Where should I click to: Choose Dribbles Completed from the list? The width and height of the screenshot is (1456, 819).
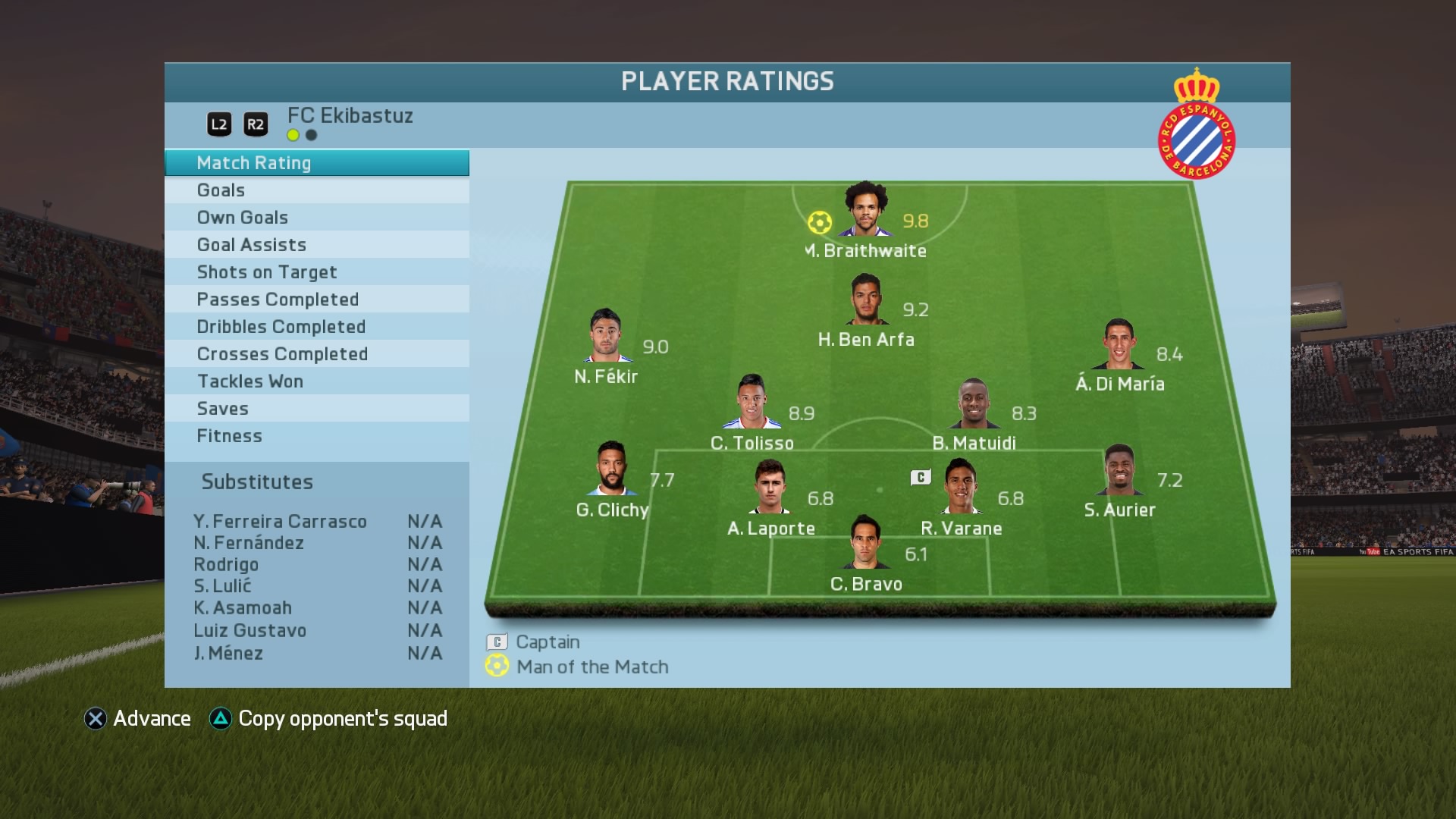[316, 327]
